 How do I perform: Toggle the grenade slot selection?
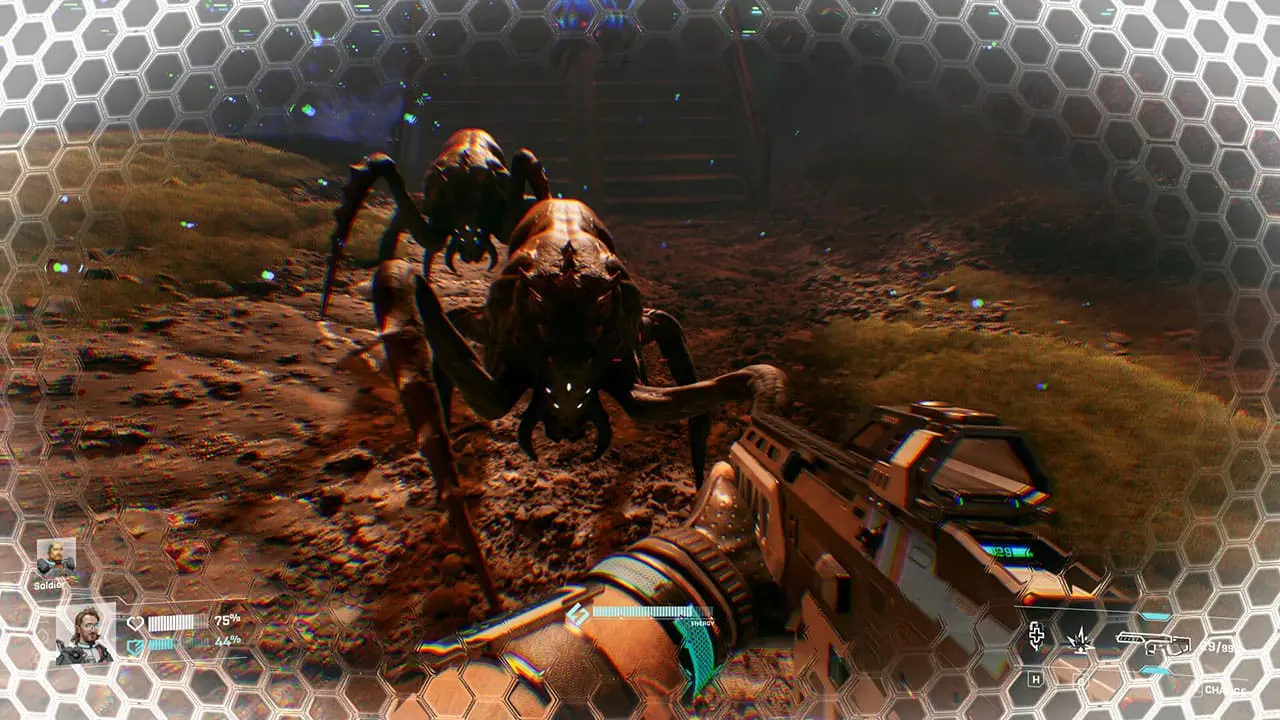click(1081, 640)
